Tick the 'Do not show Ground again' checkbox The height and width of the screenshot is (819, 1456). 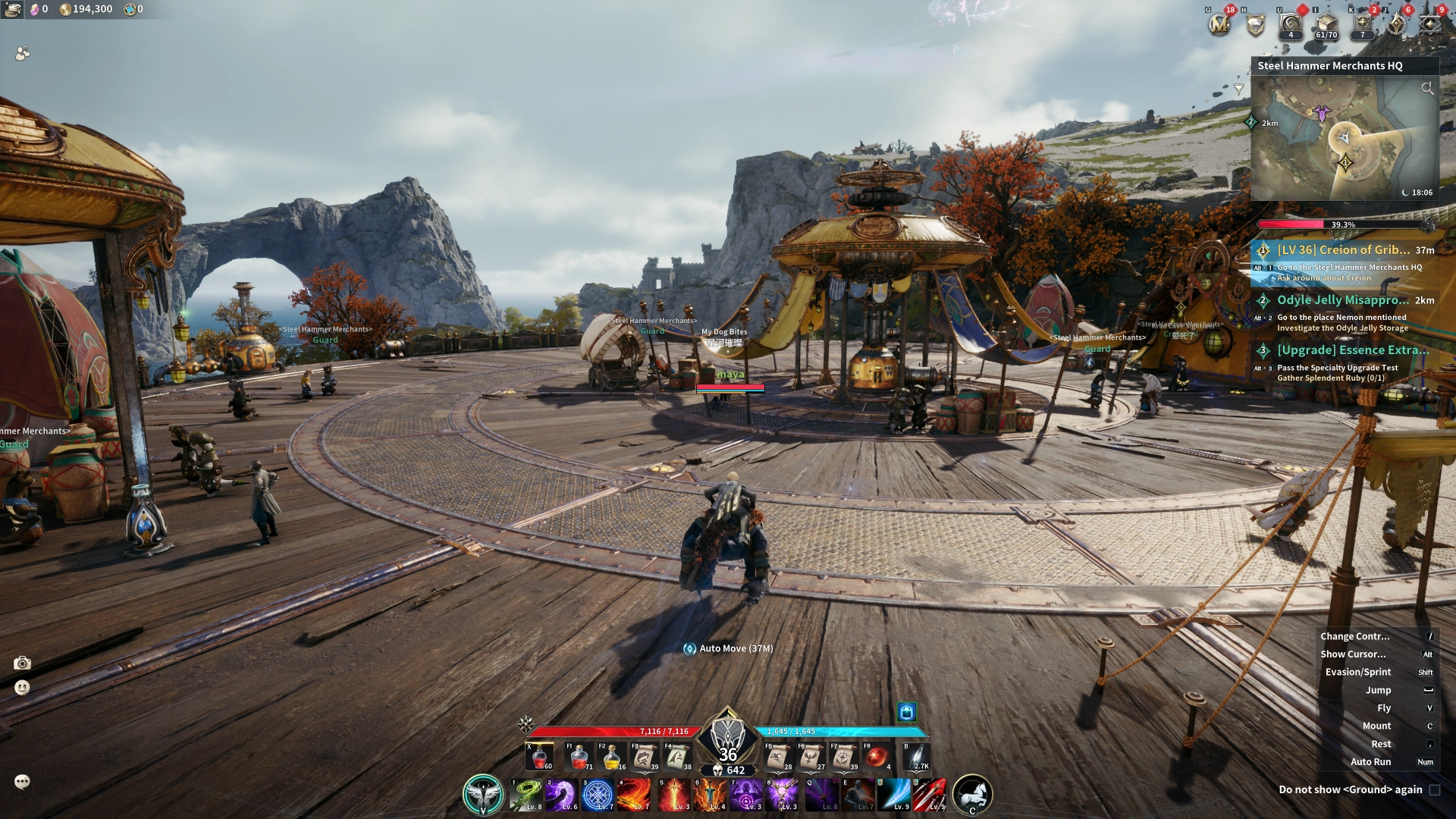[x=1435, y=790]
